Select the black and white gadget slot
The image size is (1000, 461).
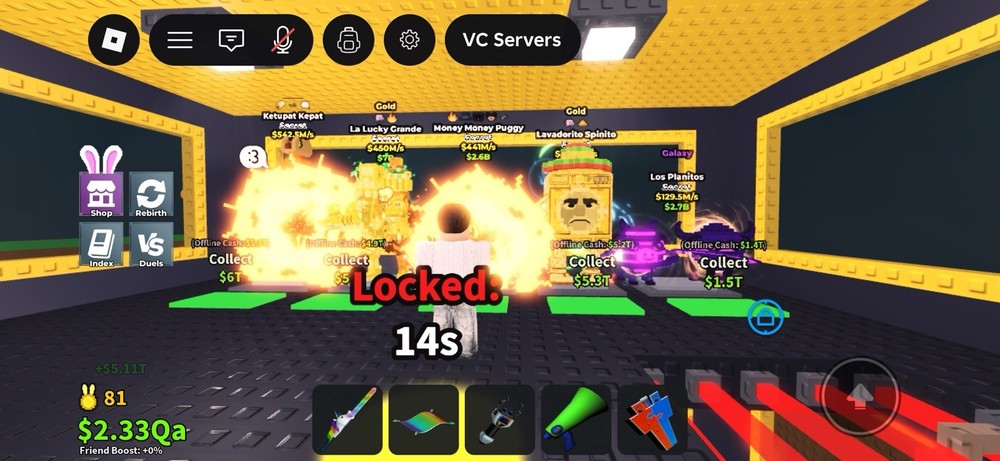(x=499, y=420)
